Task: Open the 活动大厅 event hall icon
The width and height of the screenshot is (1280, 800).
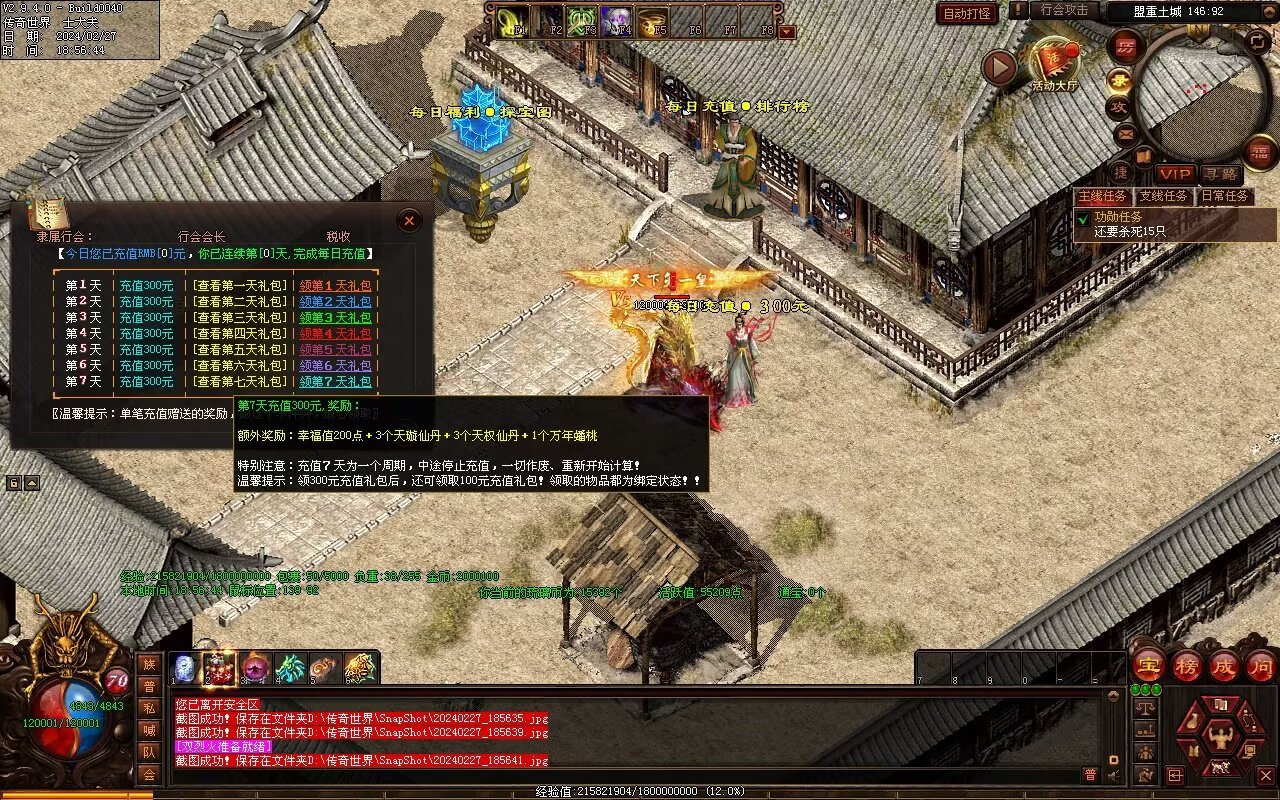Action: (x=1054, y=62)
